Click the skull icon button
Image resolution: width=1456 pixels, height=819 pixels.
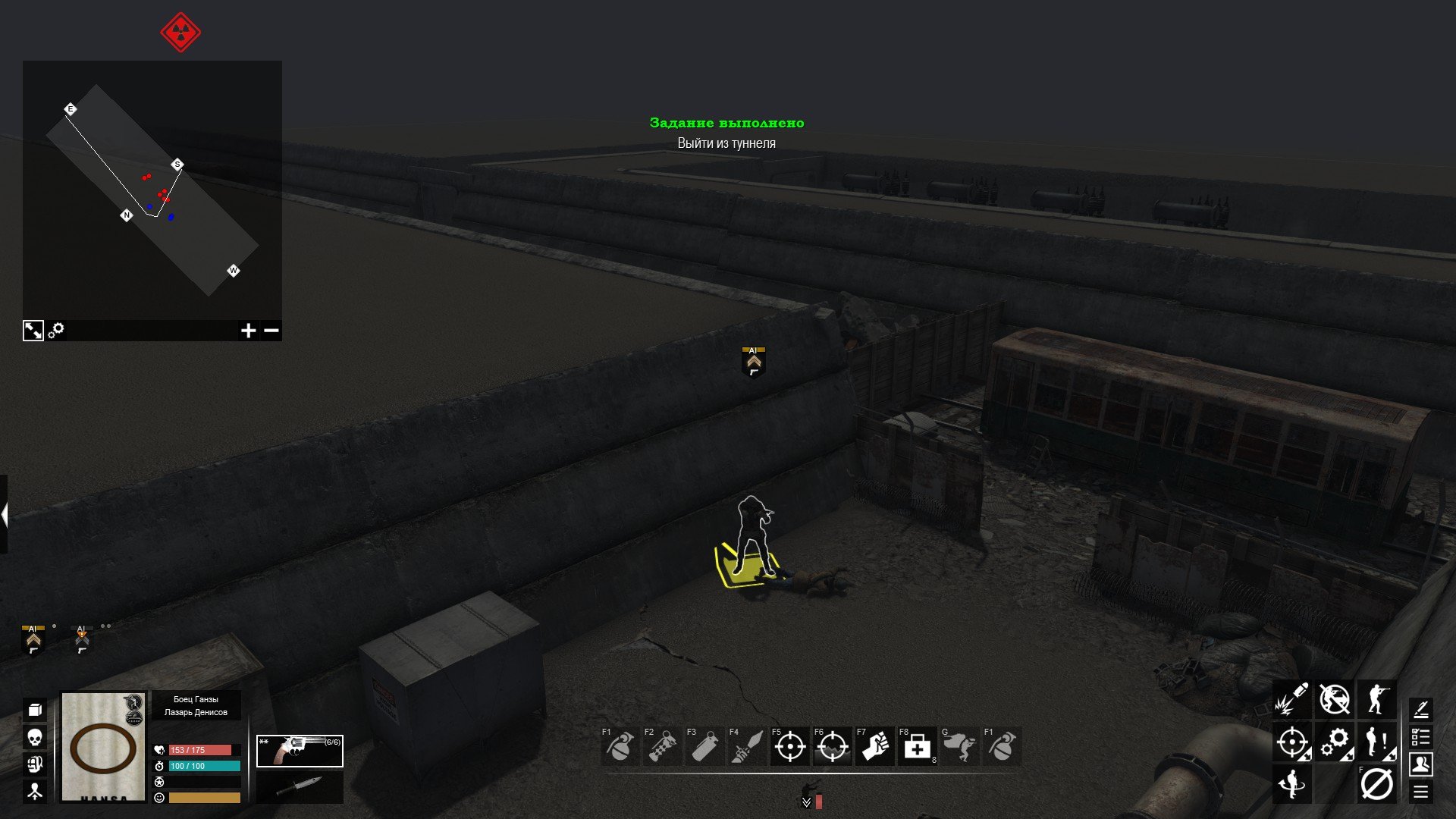point(34,737)
